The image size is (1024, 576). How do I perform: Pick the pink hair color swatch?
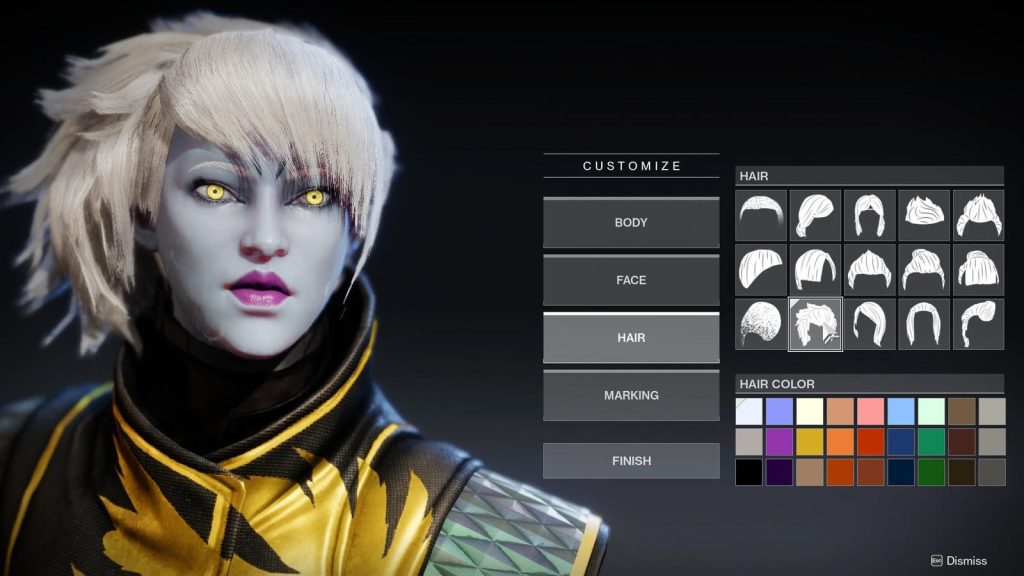point(871,411)
